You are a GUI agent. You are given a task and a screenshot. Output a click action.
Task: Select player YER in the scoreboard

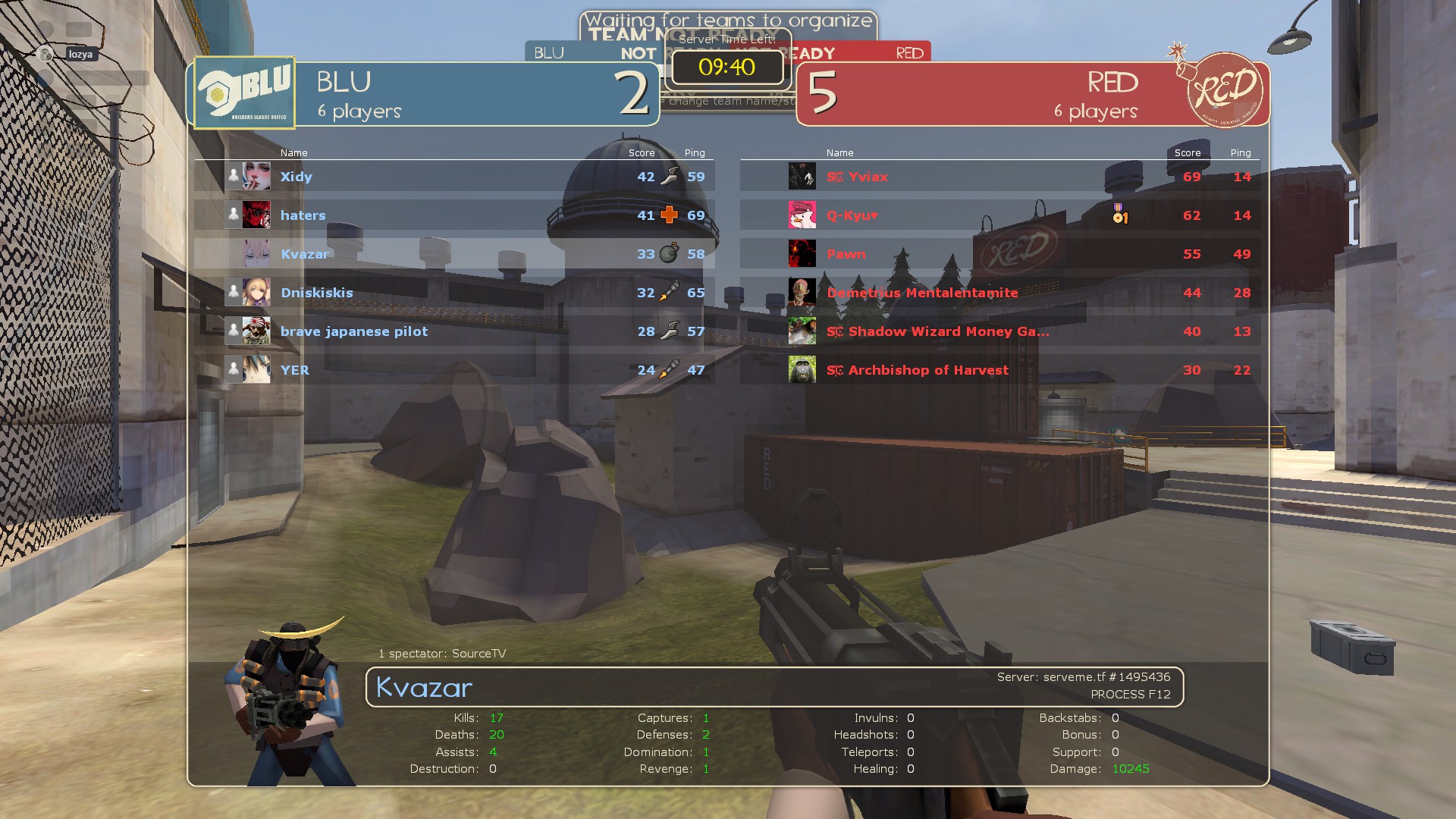pyautogui.click(x=453, y=370)
